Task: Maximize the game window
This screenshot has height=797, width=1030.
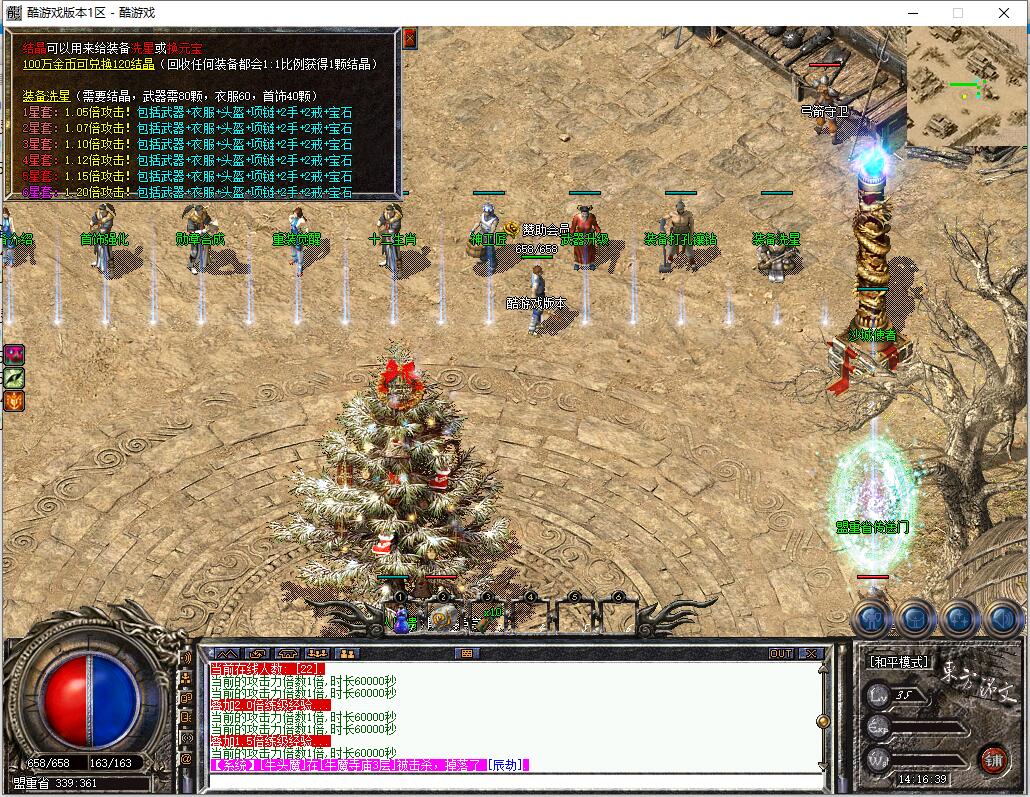Action: click(958, 13)
